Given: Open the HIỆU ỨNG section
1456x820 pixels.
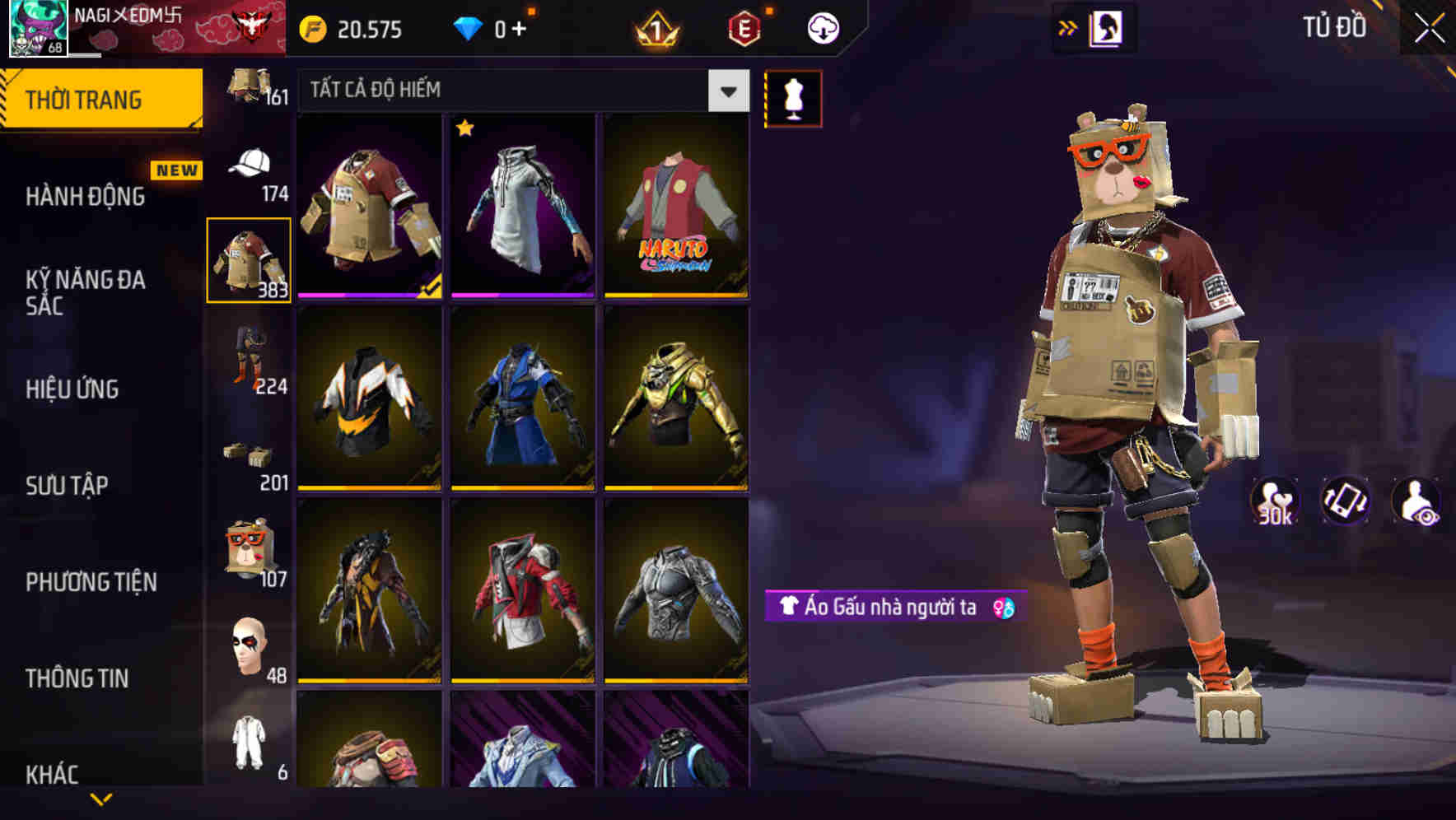Looking at the screenshot, I should (74, 389).
